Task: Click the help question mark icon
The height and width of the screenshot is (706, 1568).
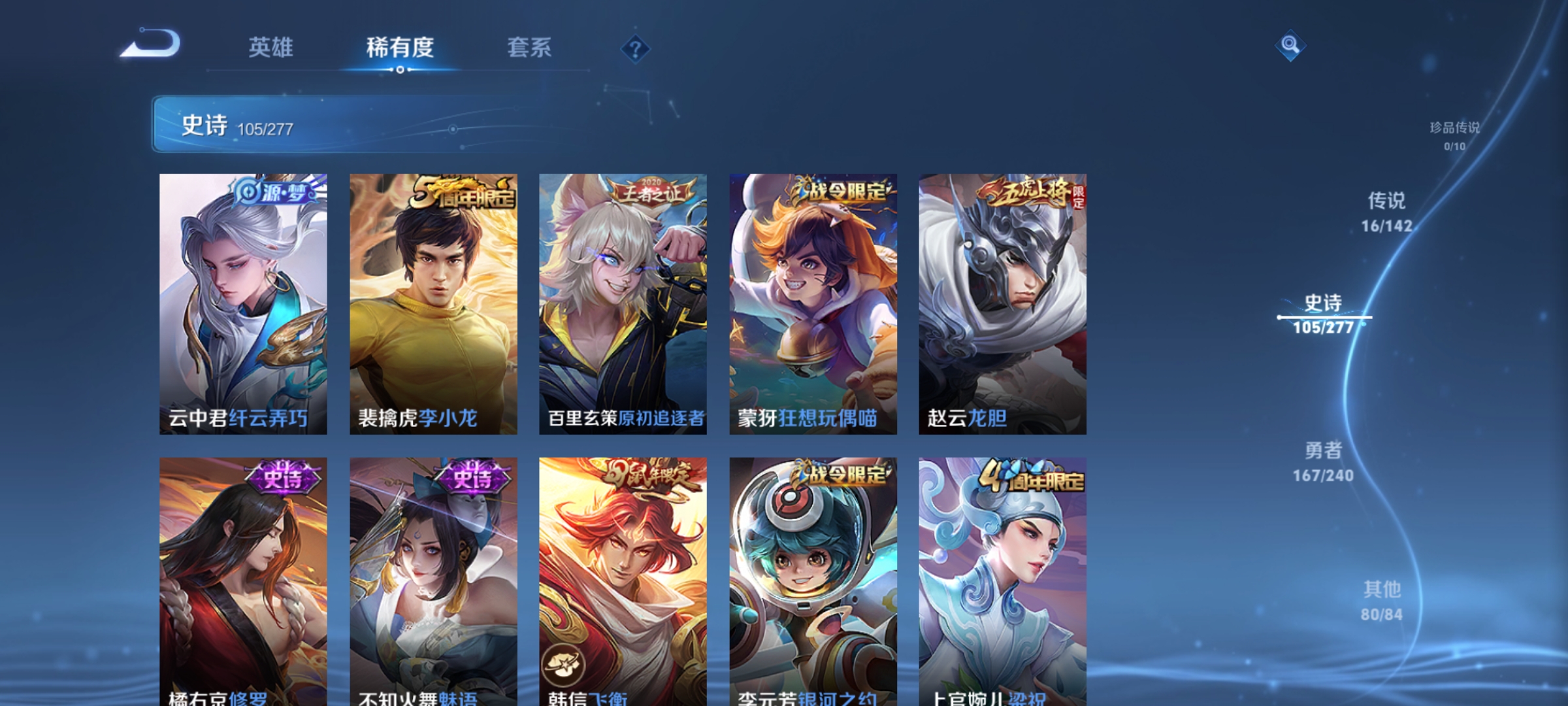Action: [637, 49]
